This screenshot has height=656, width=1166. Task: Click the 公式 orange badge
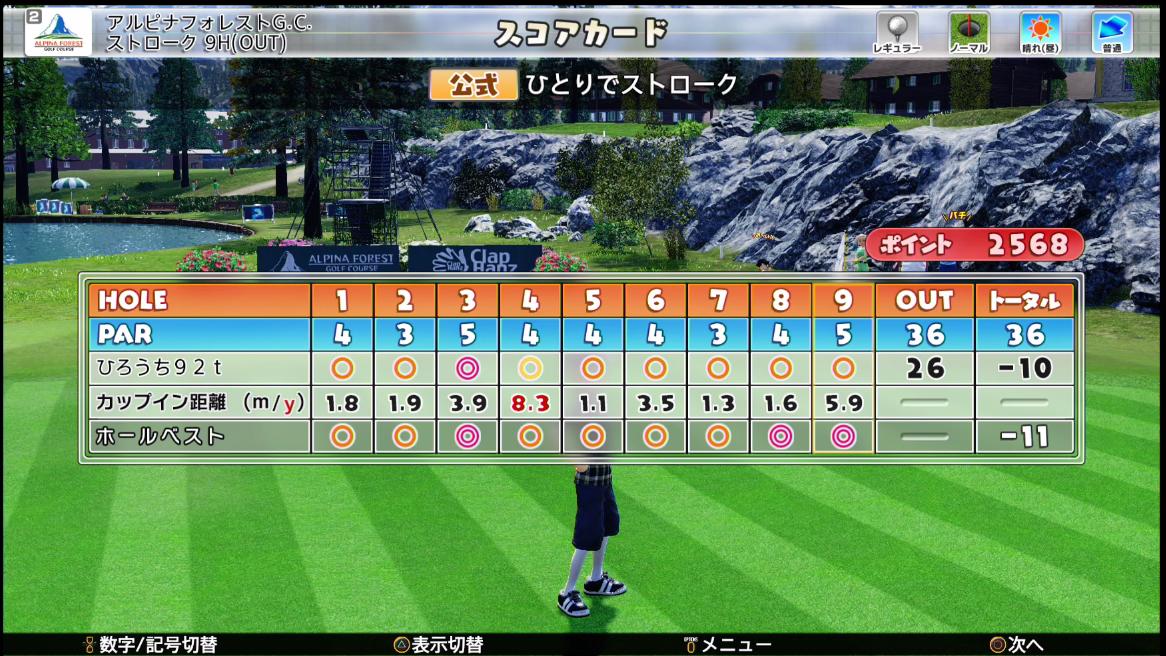[473, 85]
